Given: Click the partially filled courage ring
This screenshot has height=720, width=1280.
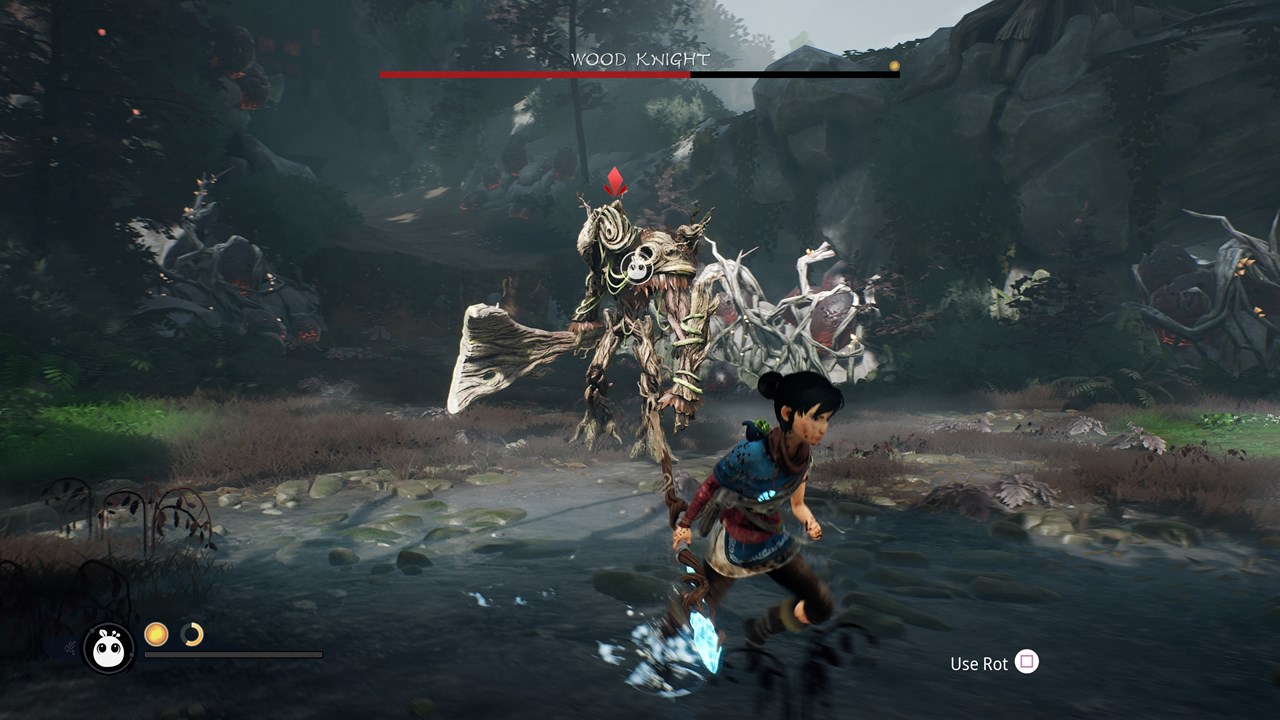Looking at the screenshot, I should pos(192,633).
